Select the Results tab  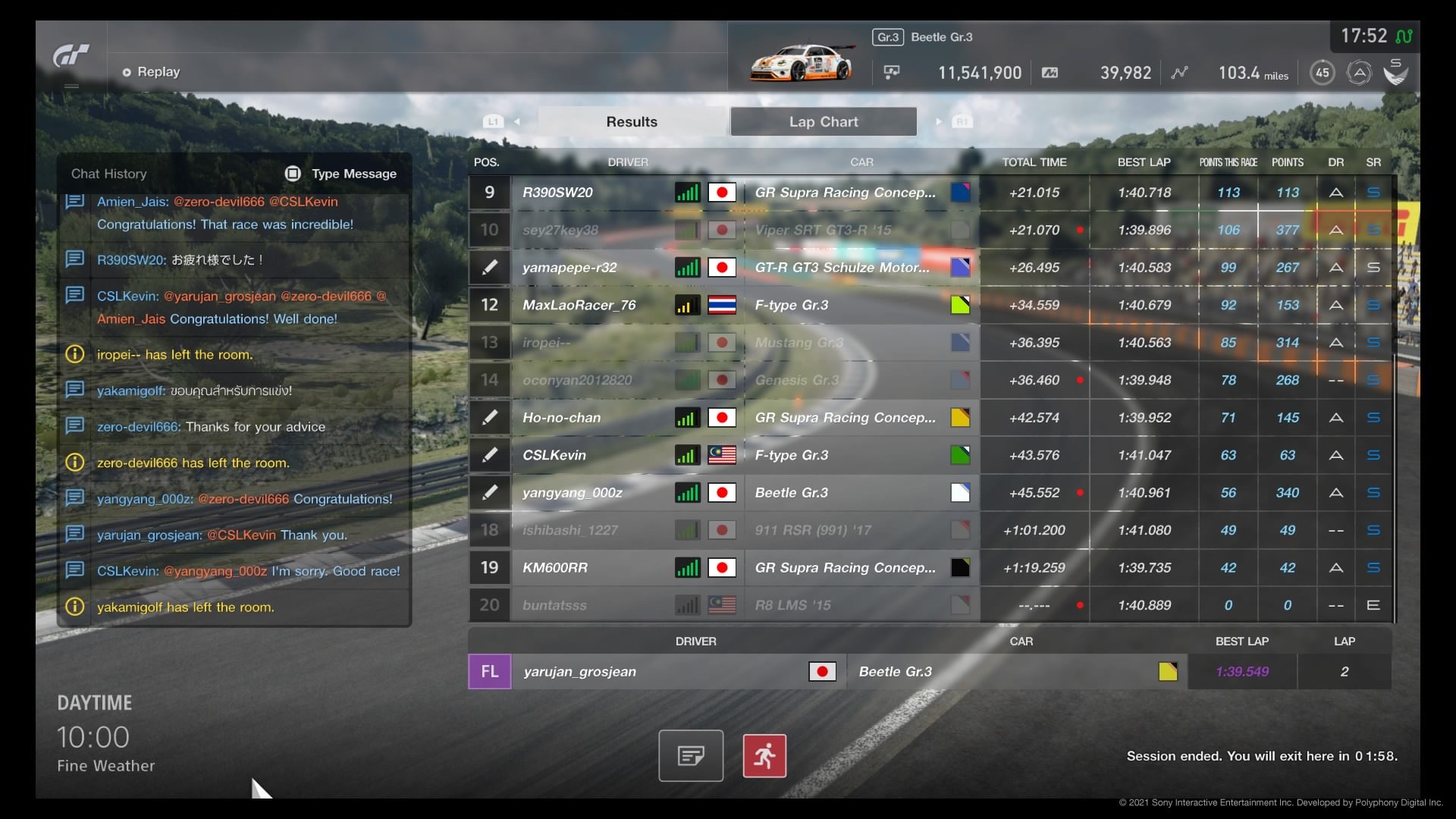click(632, 121)
